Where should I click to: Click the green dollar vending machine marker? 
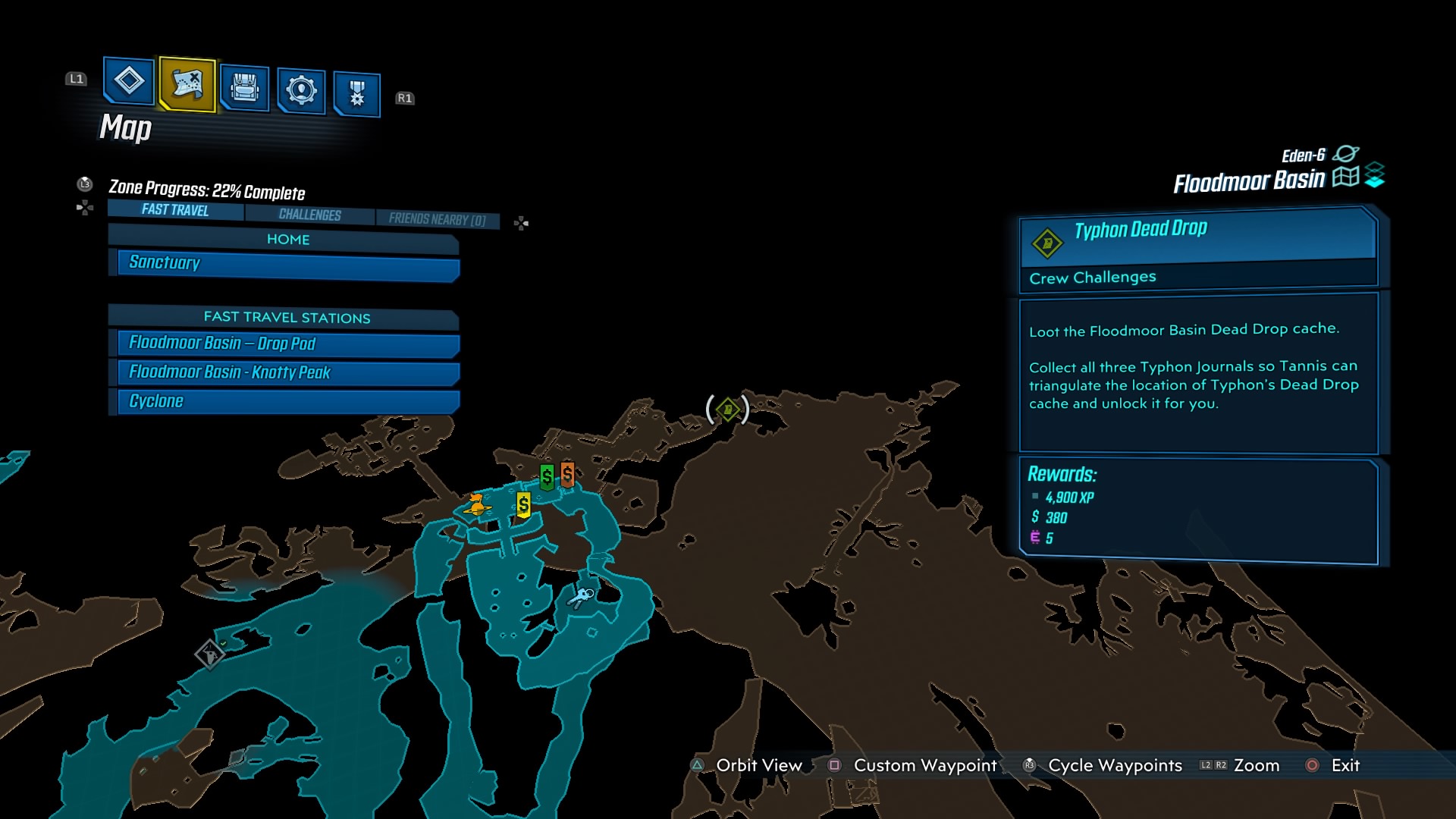click(x=547, y=477)
